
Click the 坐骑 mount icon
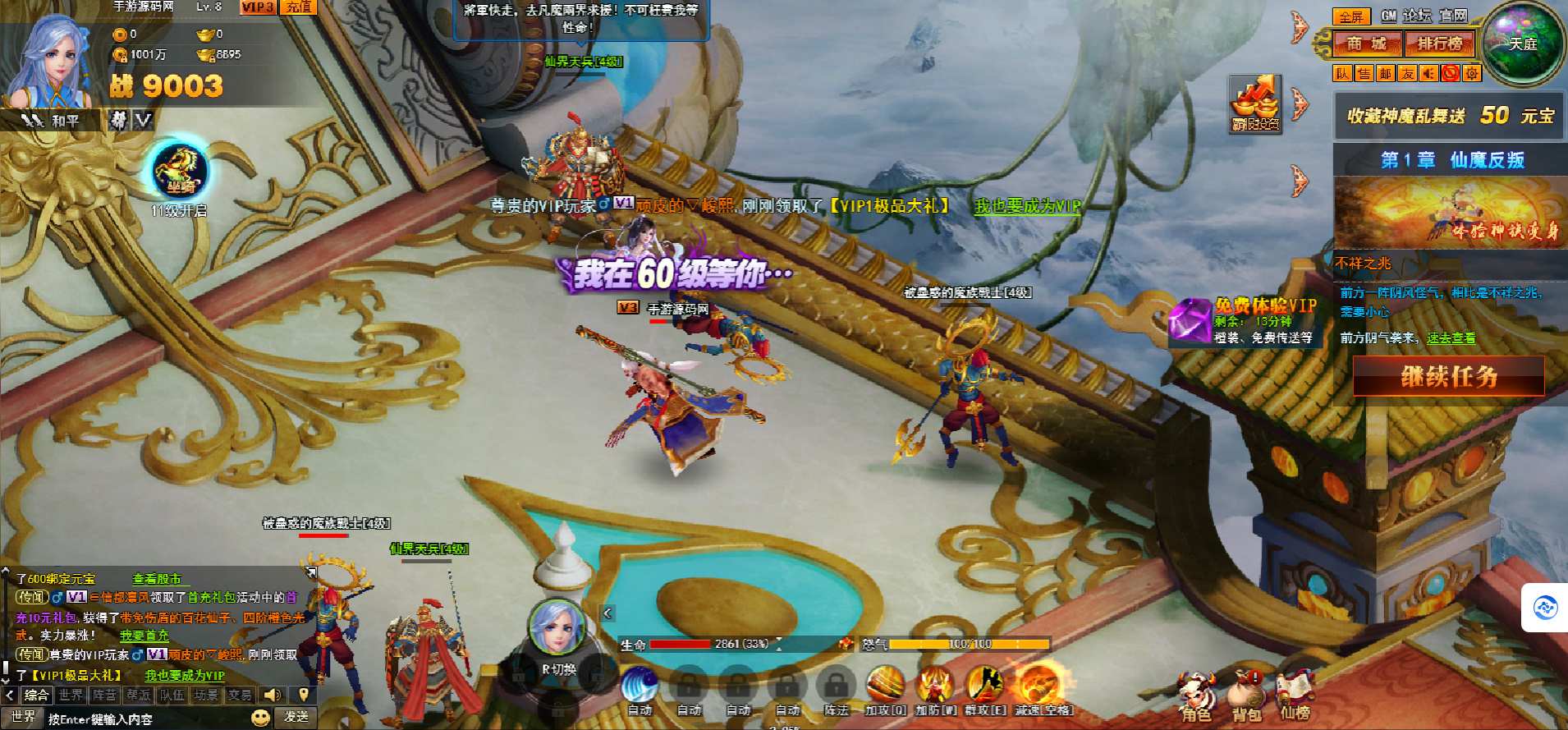coord(181,171)
